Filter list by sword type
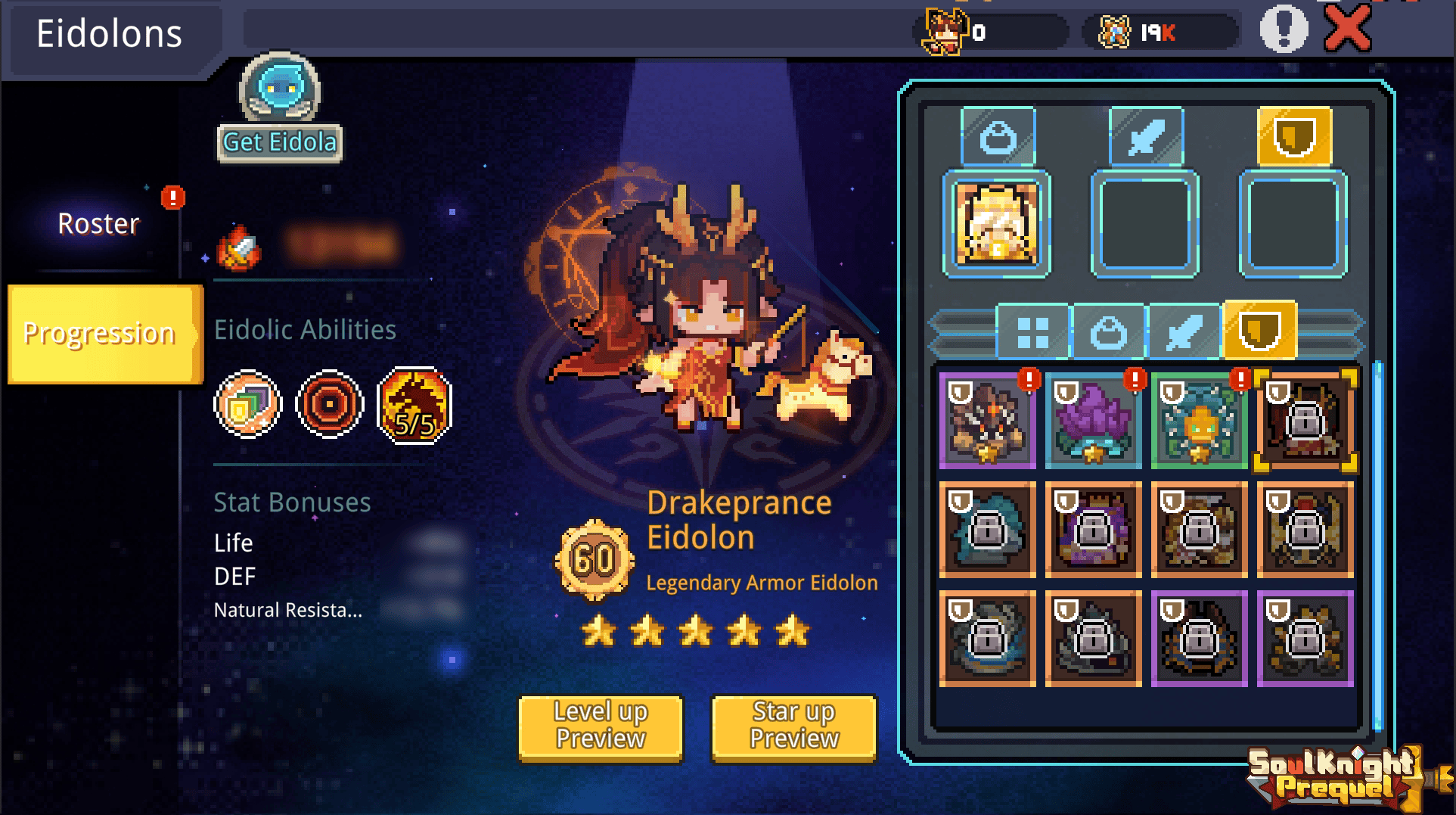1456x815 pixels. point(1184,332)
